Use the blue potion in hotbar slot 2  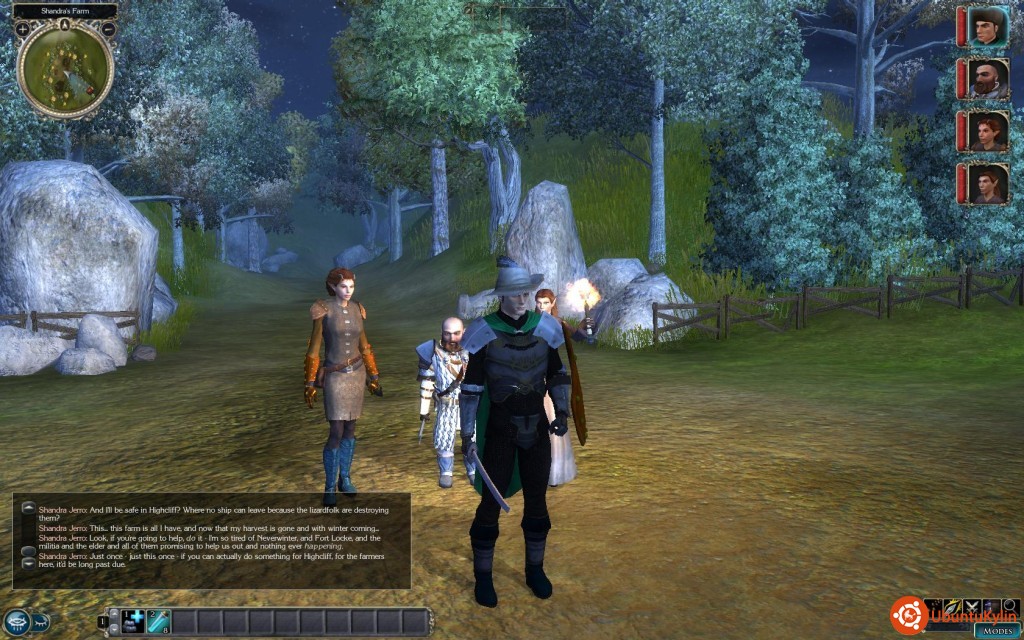pyautogui.click(x=159, y=621)
